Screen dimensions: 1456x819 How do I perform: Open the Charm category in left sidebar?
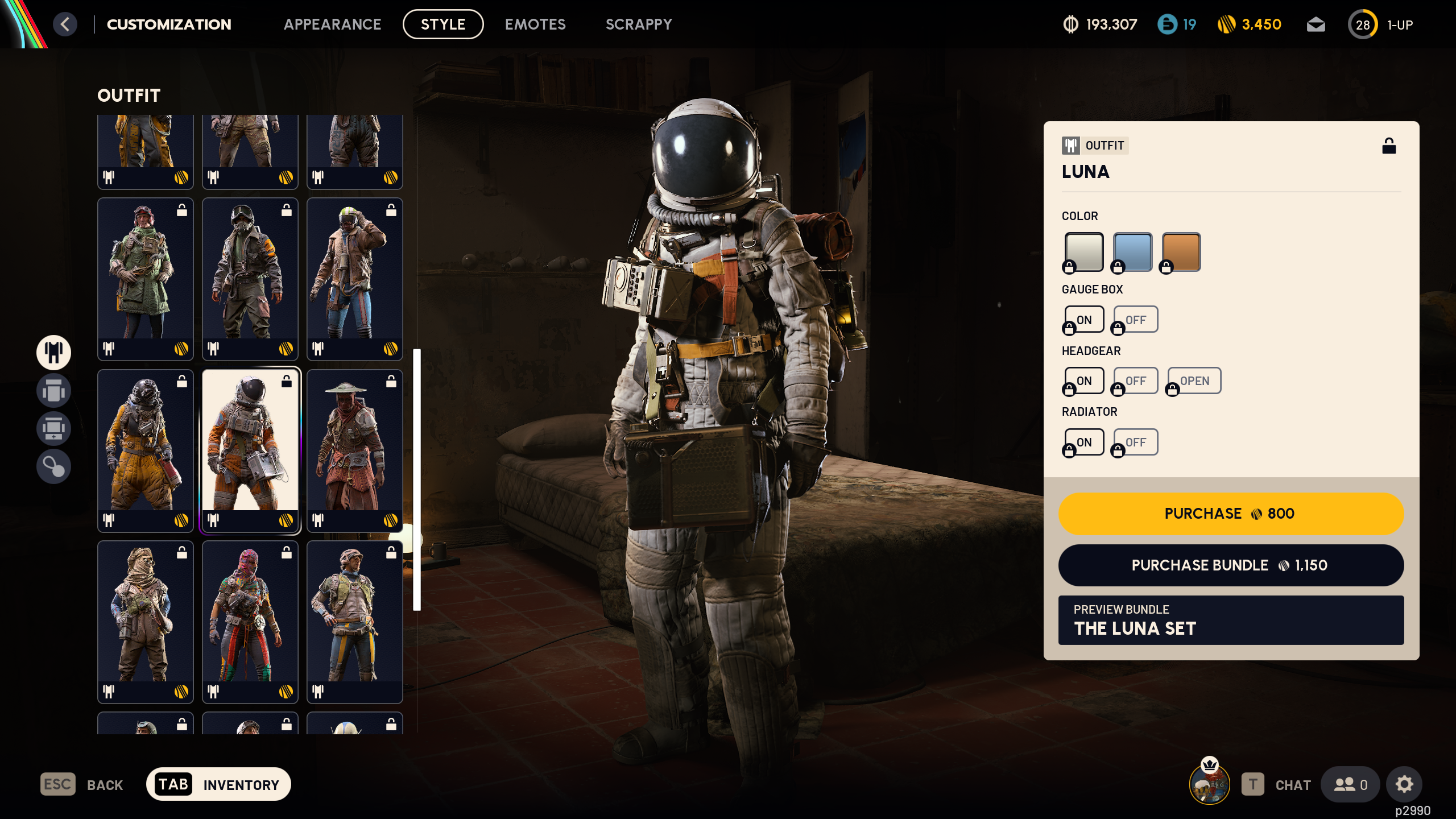[53, 468]
